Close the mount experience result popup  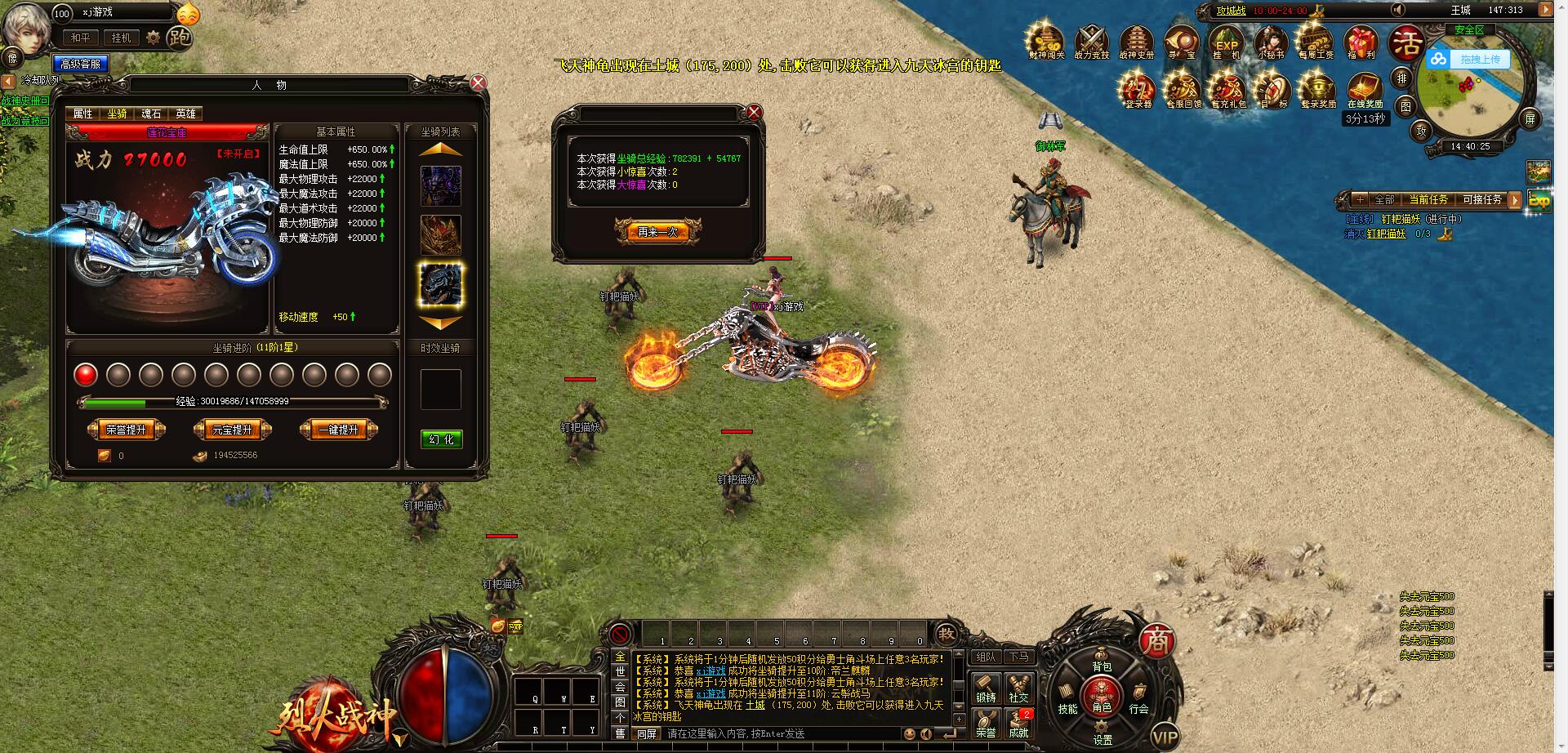point(755,112)
